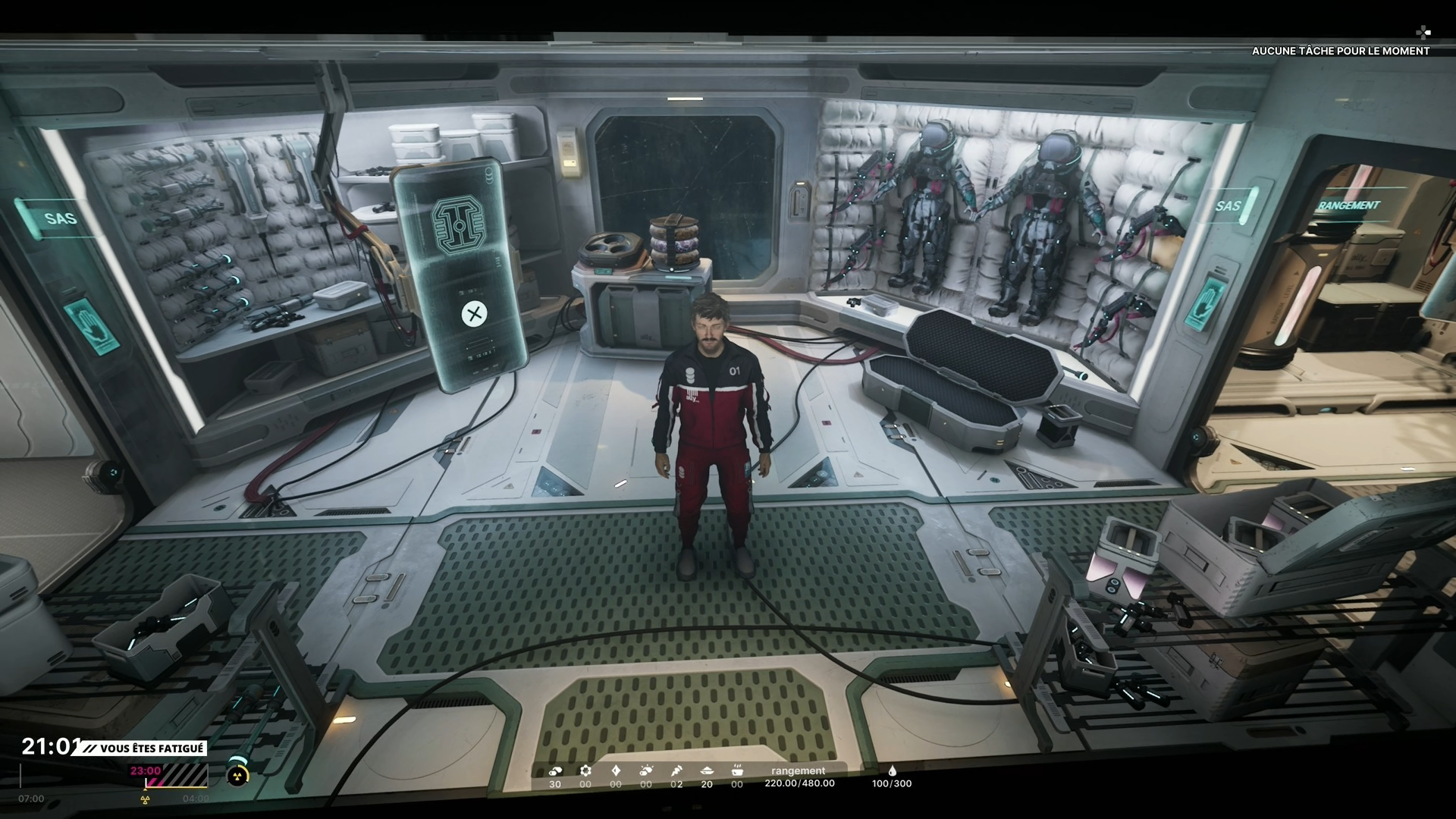Viewport: 1456px width, 819px height.
Task: Click the 'rangement' storage capacity indicator
Action: [799, 777]
